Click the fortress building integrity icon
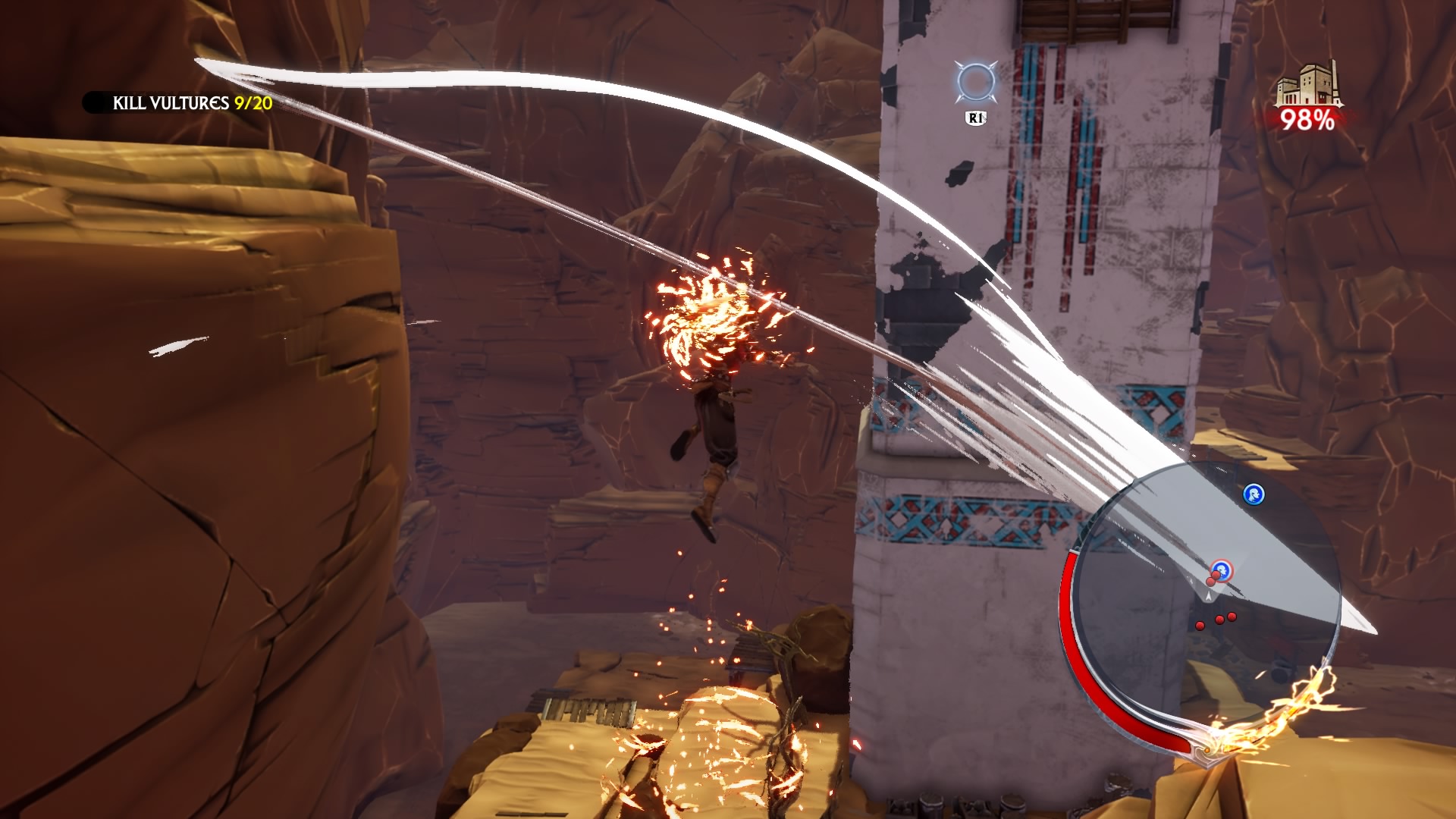The width and height of the screenshot is (1456, 819). (x=1306, y=86)
